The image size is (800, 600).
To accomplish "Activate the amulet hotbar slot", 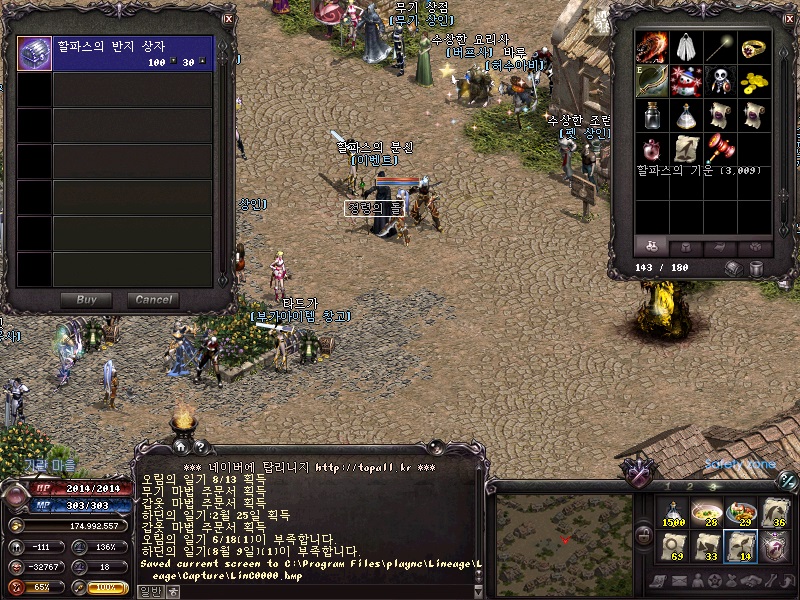I will (x=774, y=546).
